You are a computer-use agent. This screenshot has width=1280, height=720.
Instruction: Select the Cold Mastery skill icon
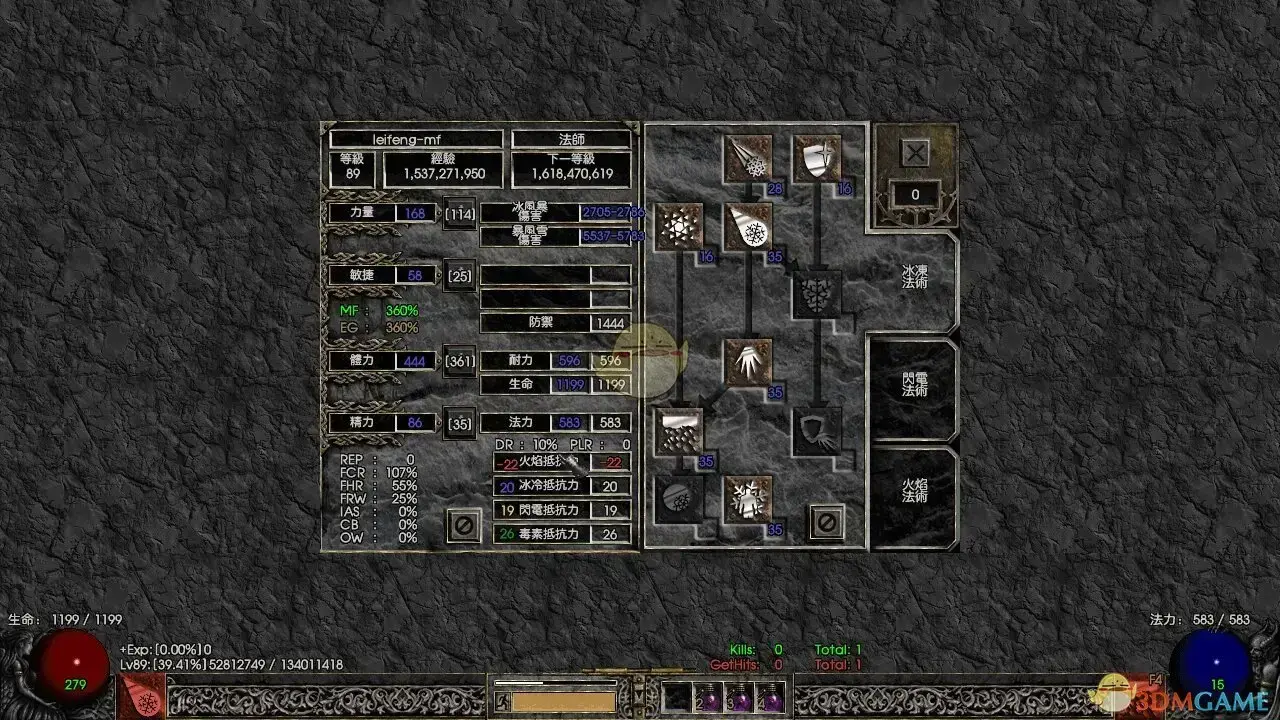pyautogui.click(x=747, y=498)
